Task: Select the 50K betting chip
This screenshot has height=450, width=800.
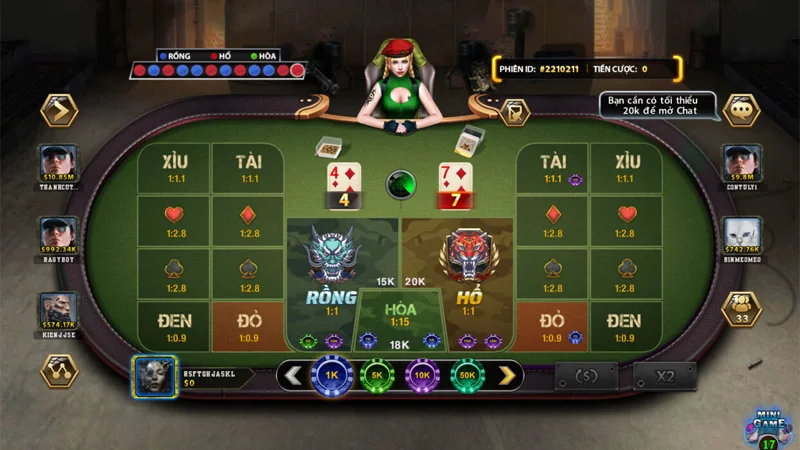Action: pos(467,376)
